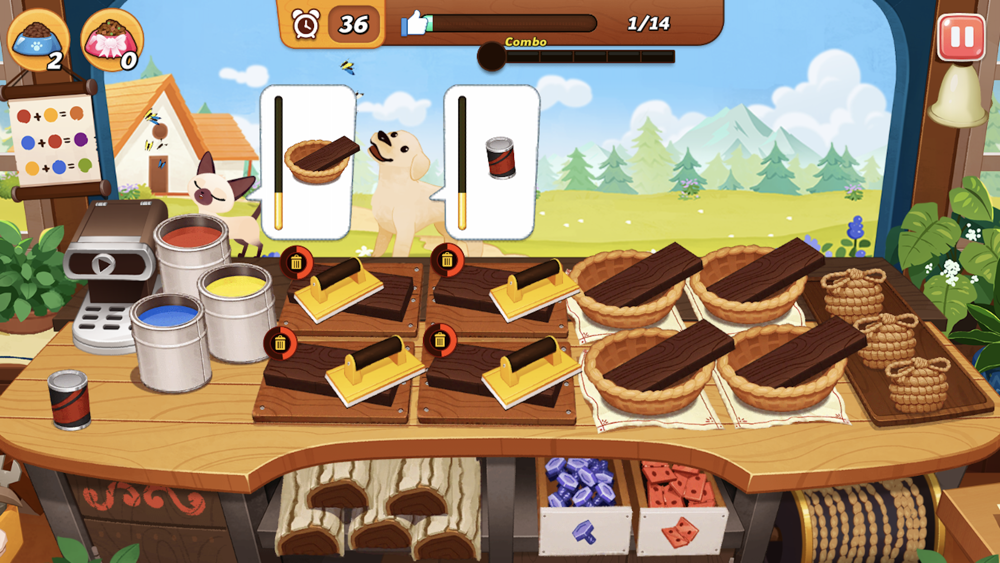Pause the game with the red button
1000x563 pixels.
pos(960,38)
